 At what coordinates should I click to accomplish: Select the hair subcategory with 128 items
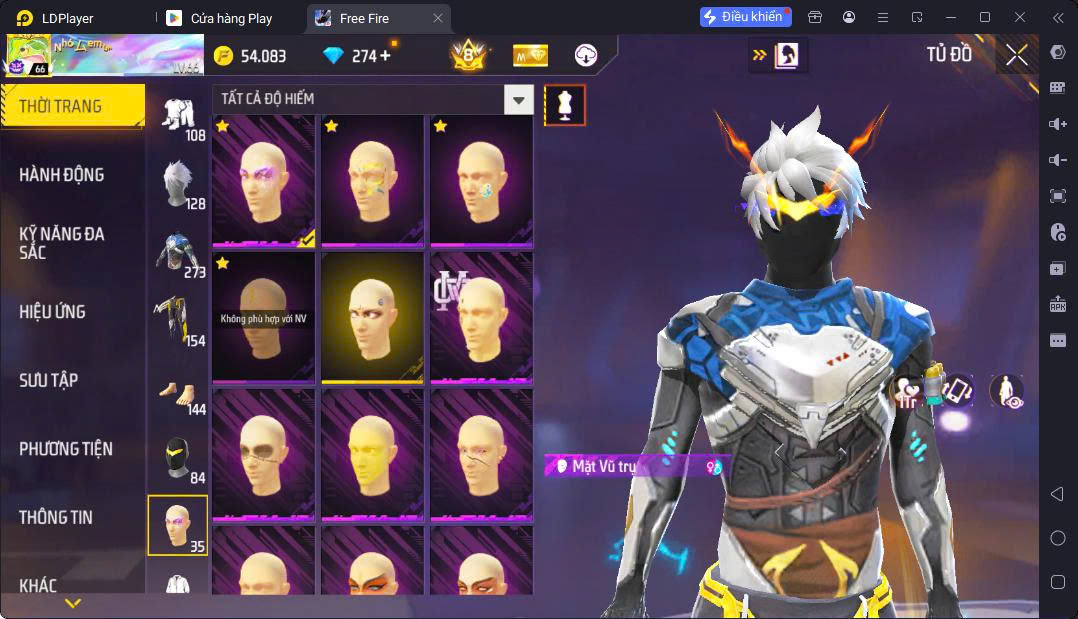pos(178,185)
